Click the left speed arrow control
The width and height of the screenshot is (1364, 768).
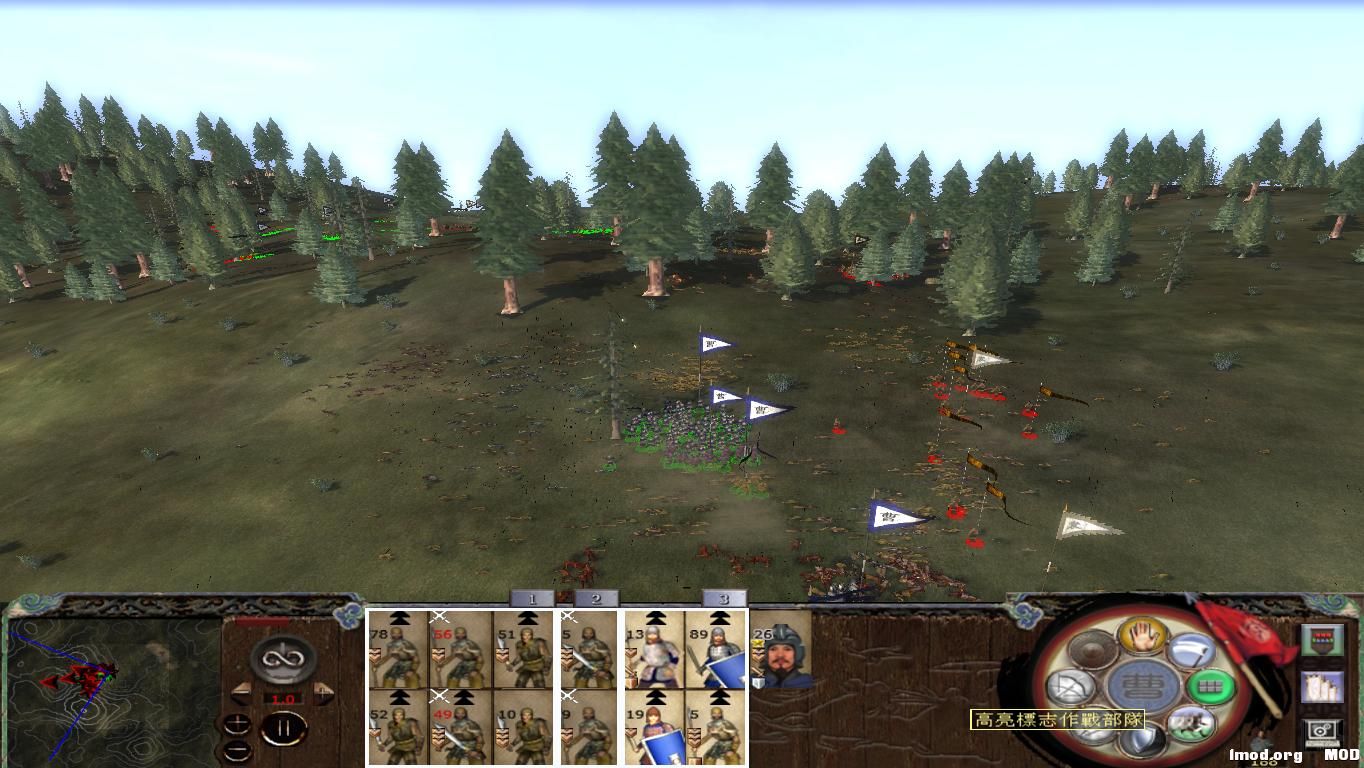point(242,693)
